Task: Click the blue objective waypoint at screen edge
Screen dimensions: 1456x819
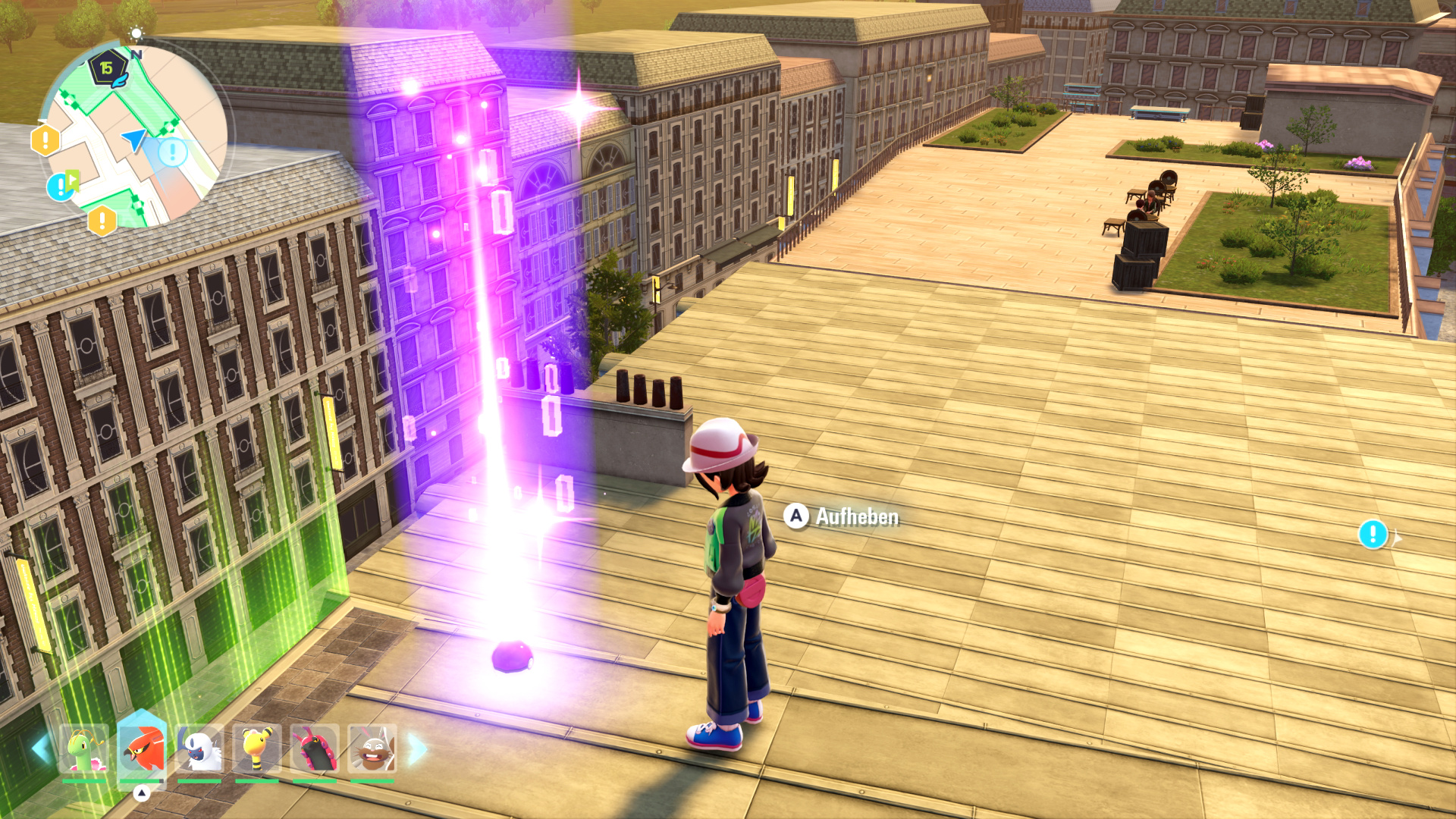Action: coord(1373,534)
